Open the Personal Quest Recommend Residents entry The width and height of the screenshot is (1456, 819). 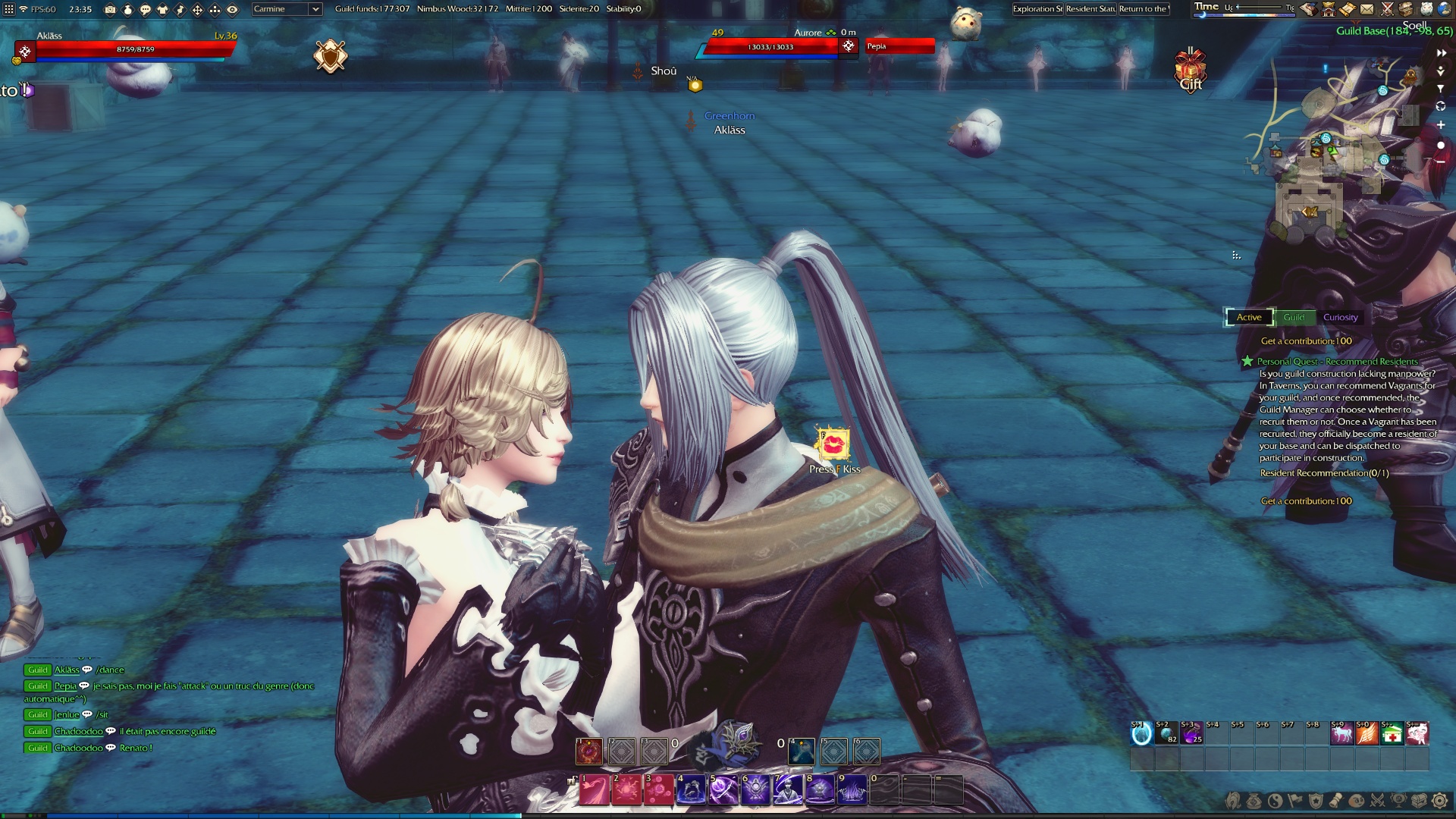click(x=1337, y=362)
